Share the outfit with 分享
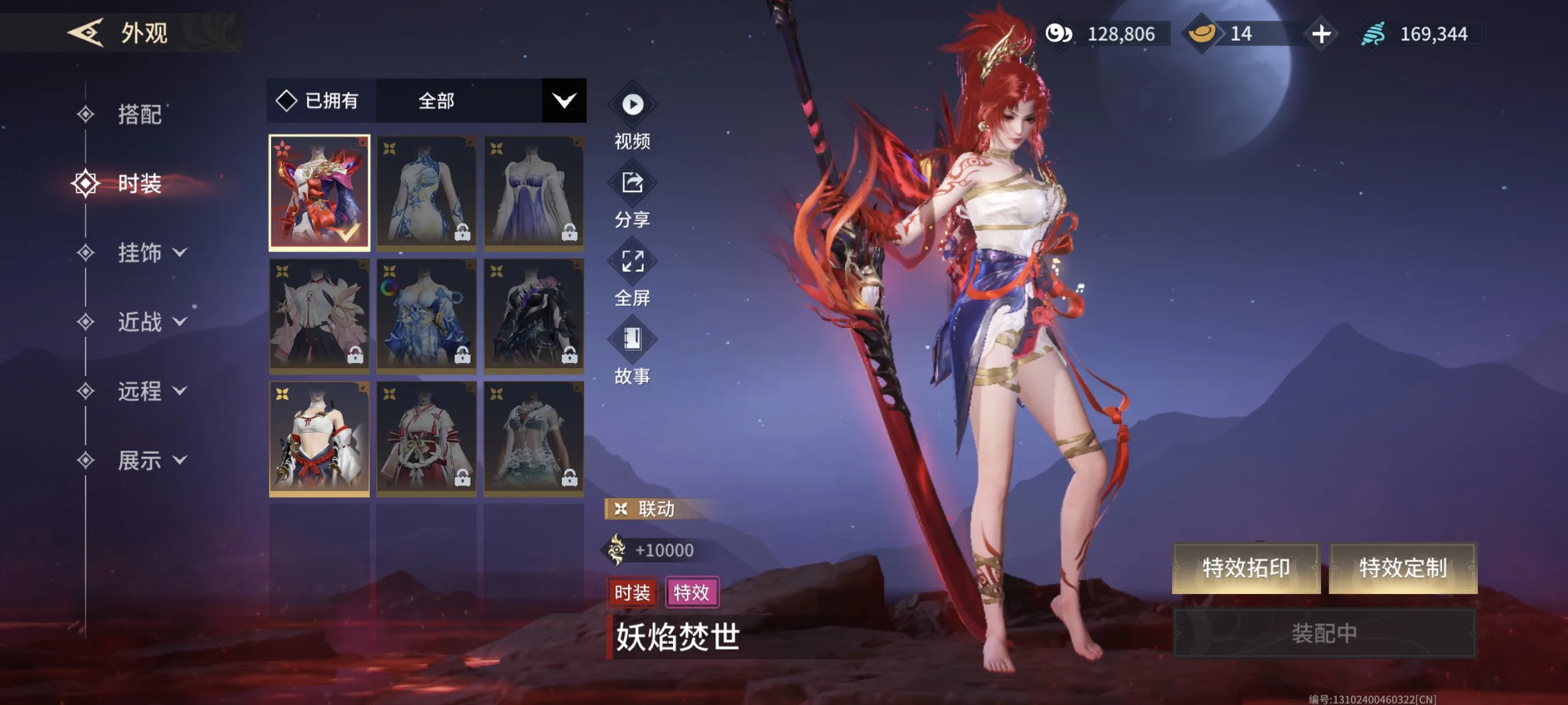 click(632, 183)
